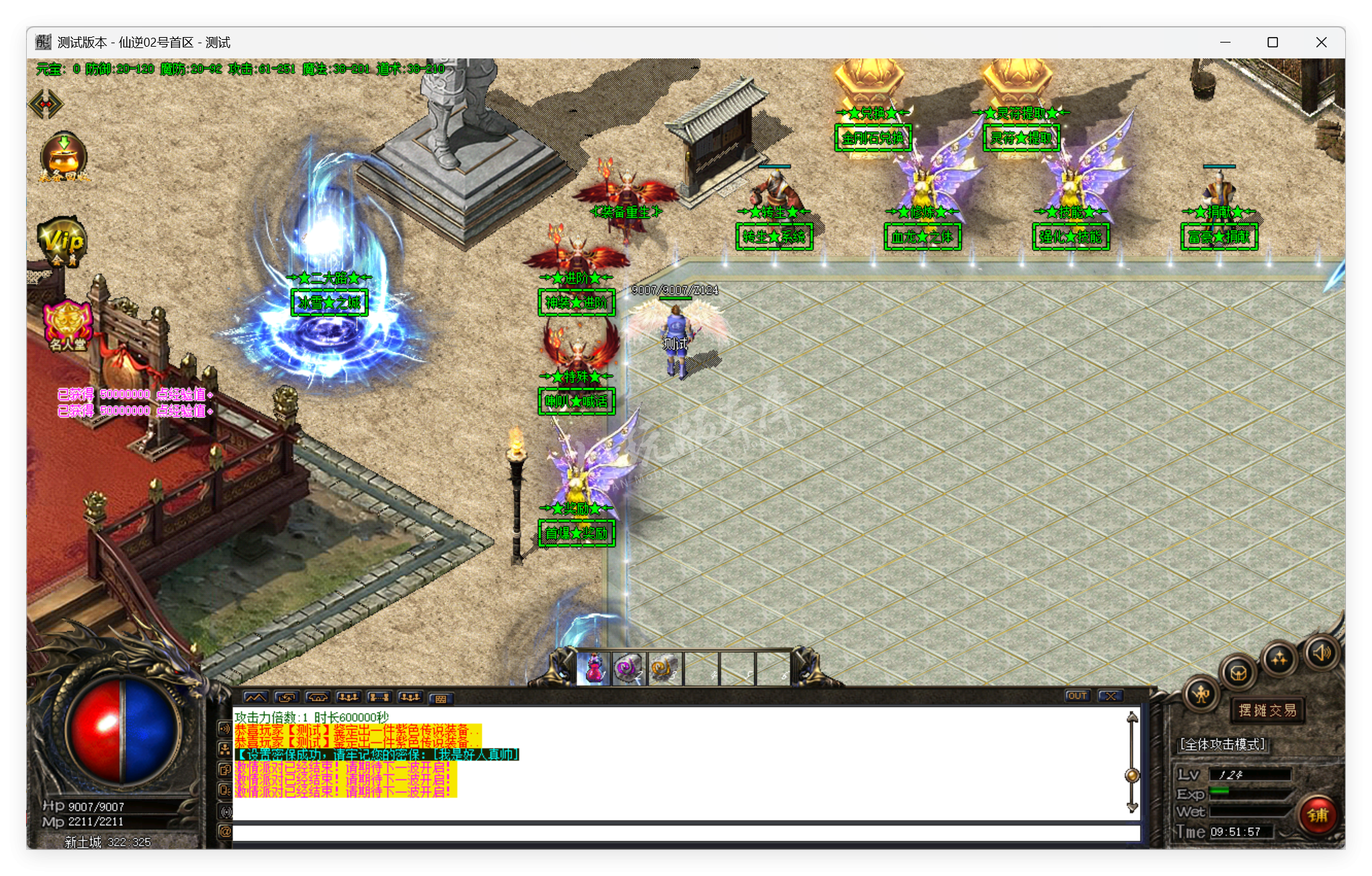
Task: Use the purple spiral scroll in slot 2
Action: point(628,668)
